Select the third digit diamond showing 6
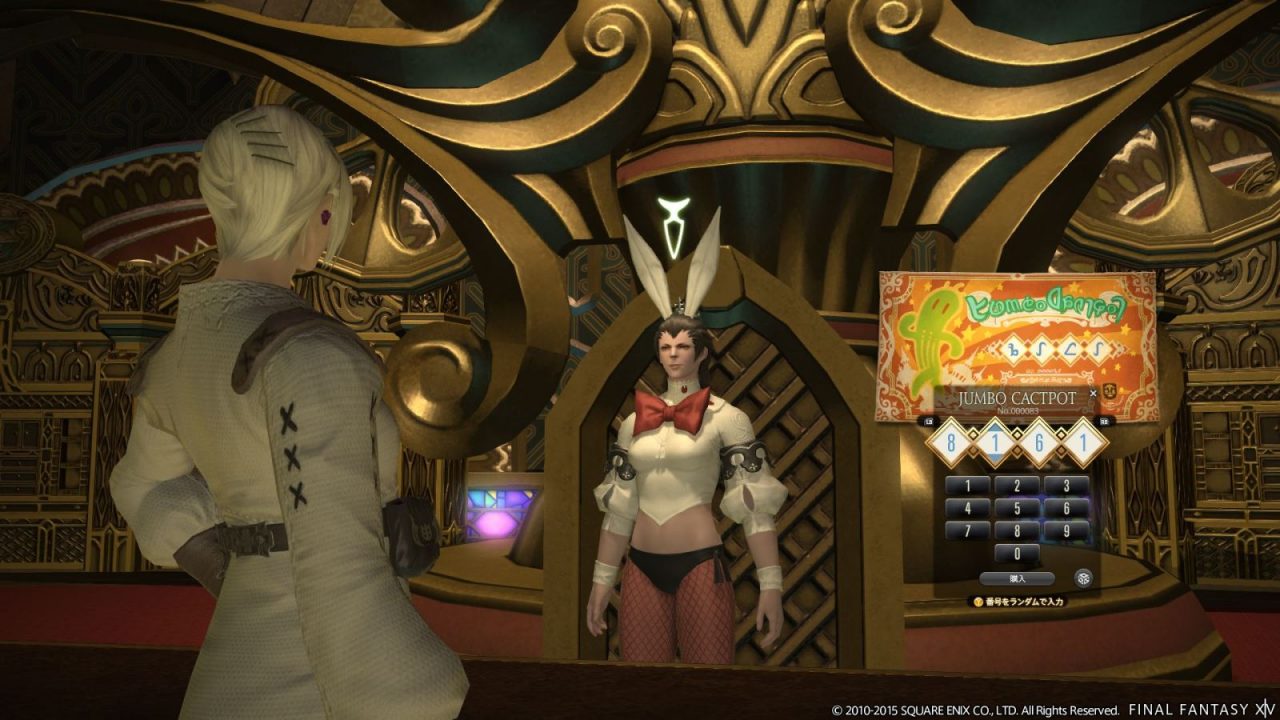This screenshot has height=720, width=1280. coord(1040,443)
